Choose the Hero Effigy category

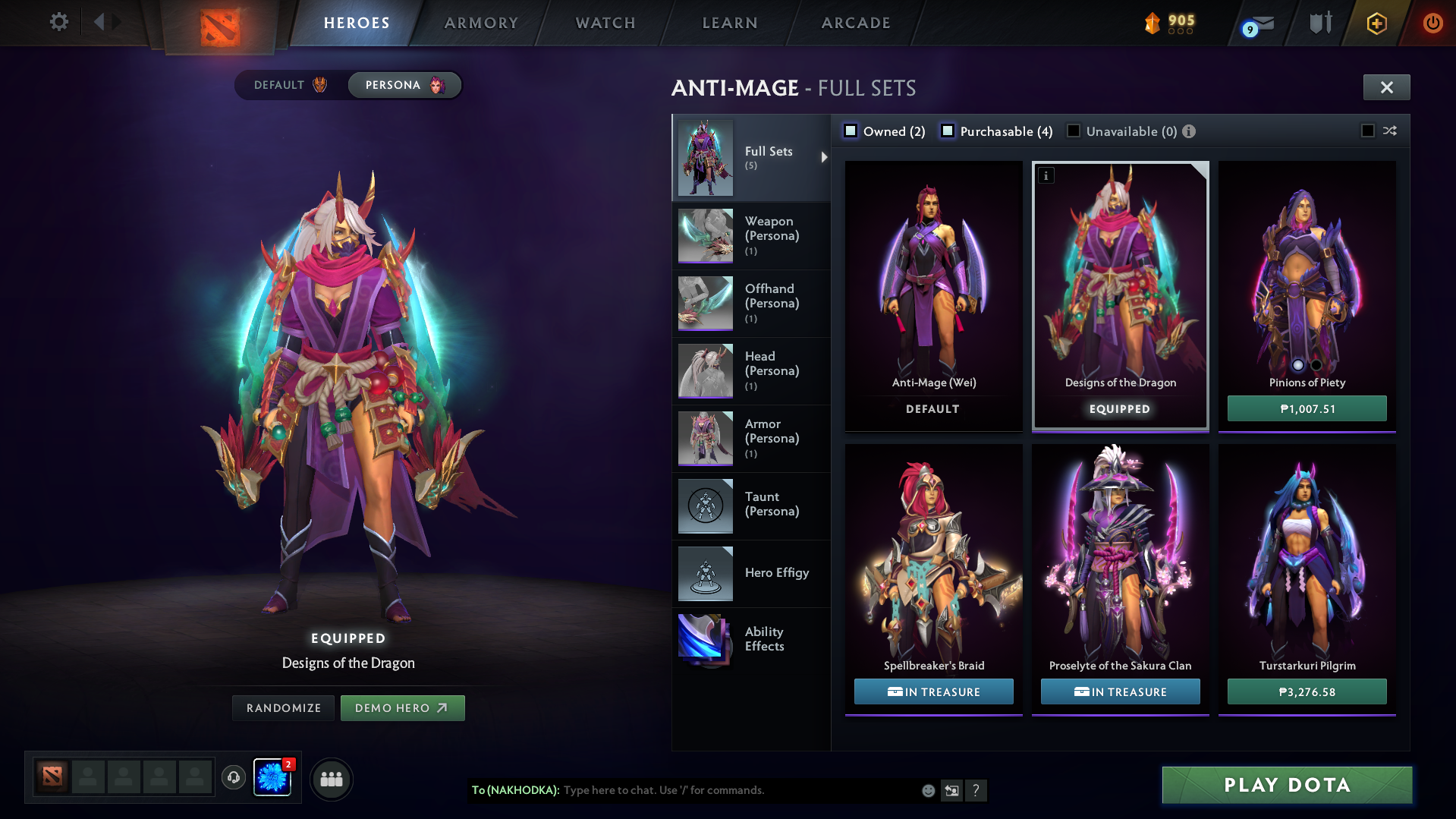click(751, 573)
